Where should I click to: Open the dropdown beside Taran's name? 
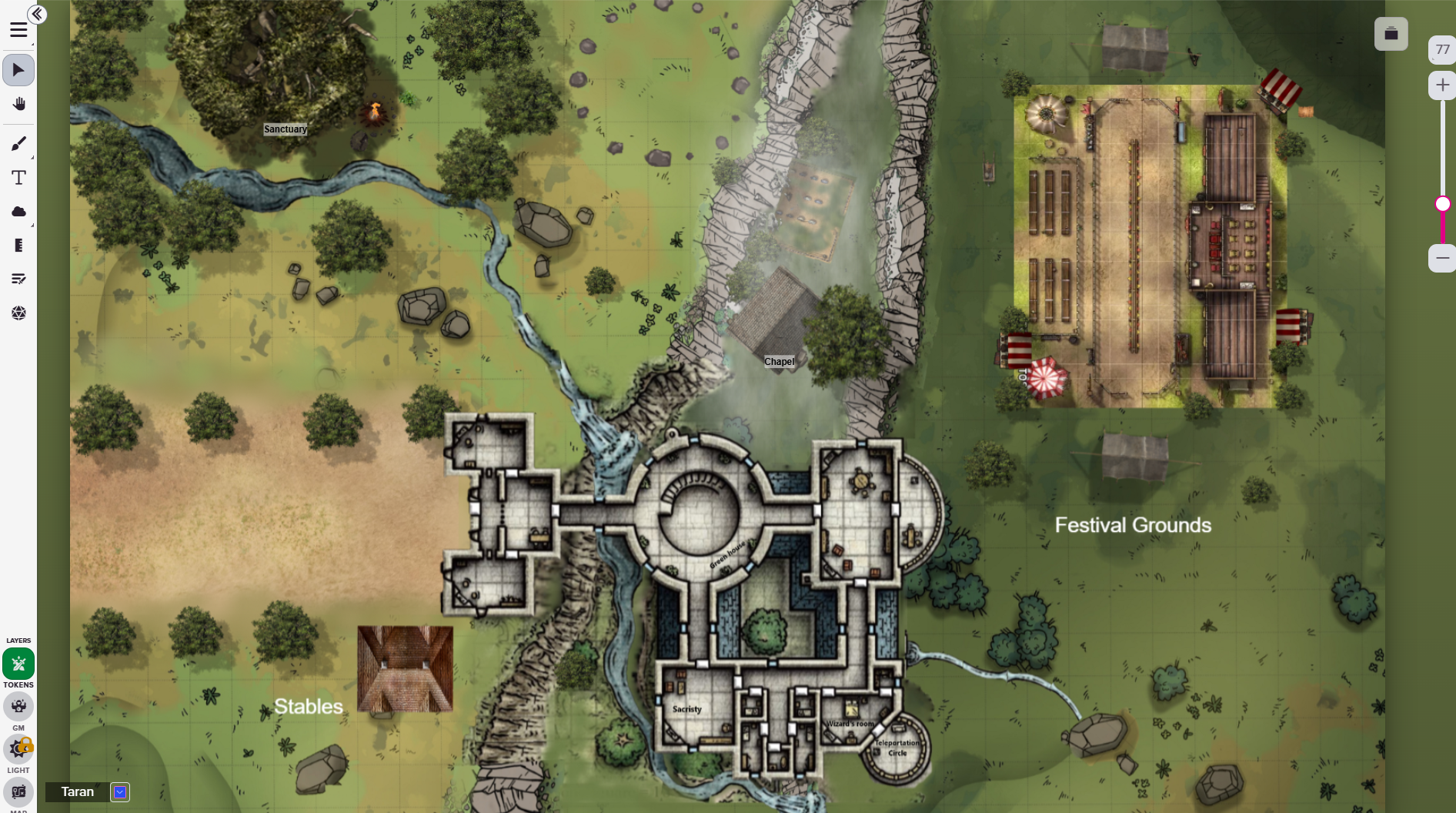(x=120, y=791)
